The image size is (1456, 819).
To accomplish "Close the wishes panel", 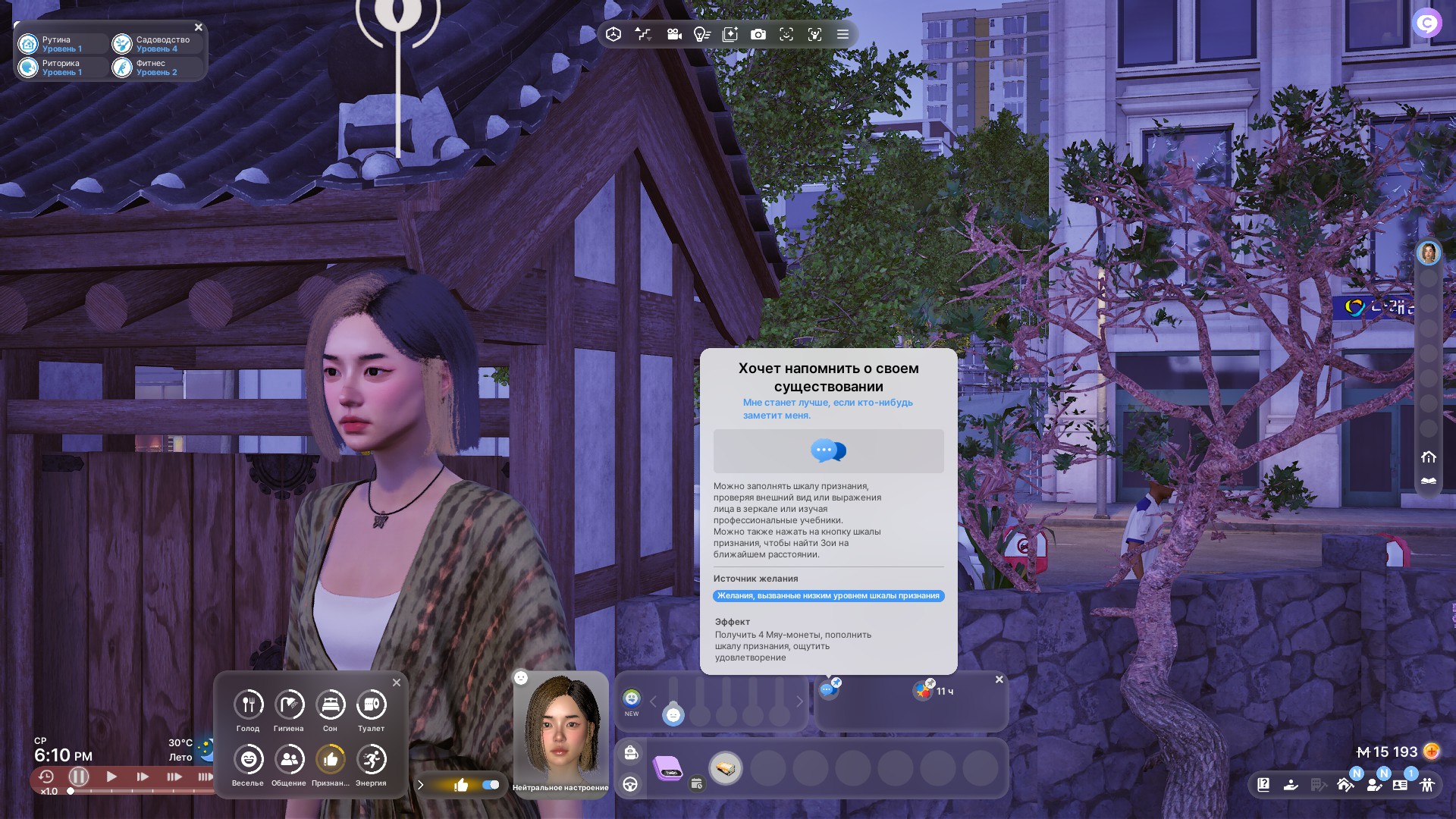I will click(999, 679).
